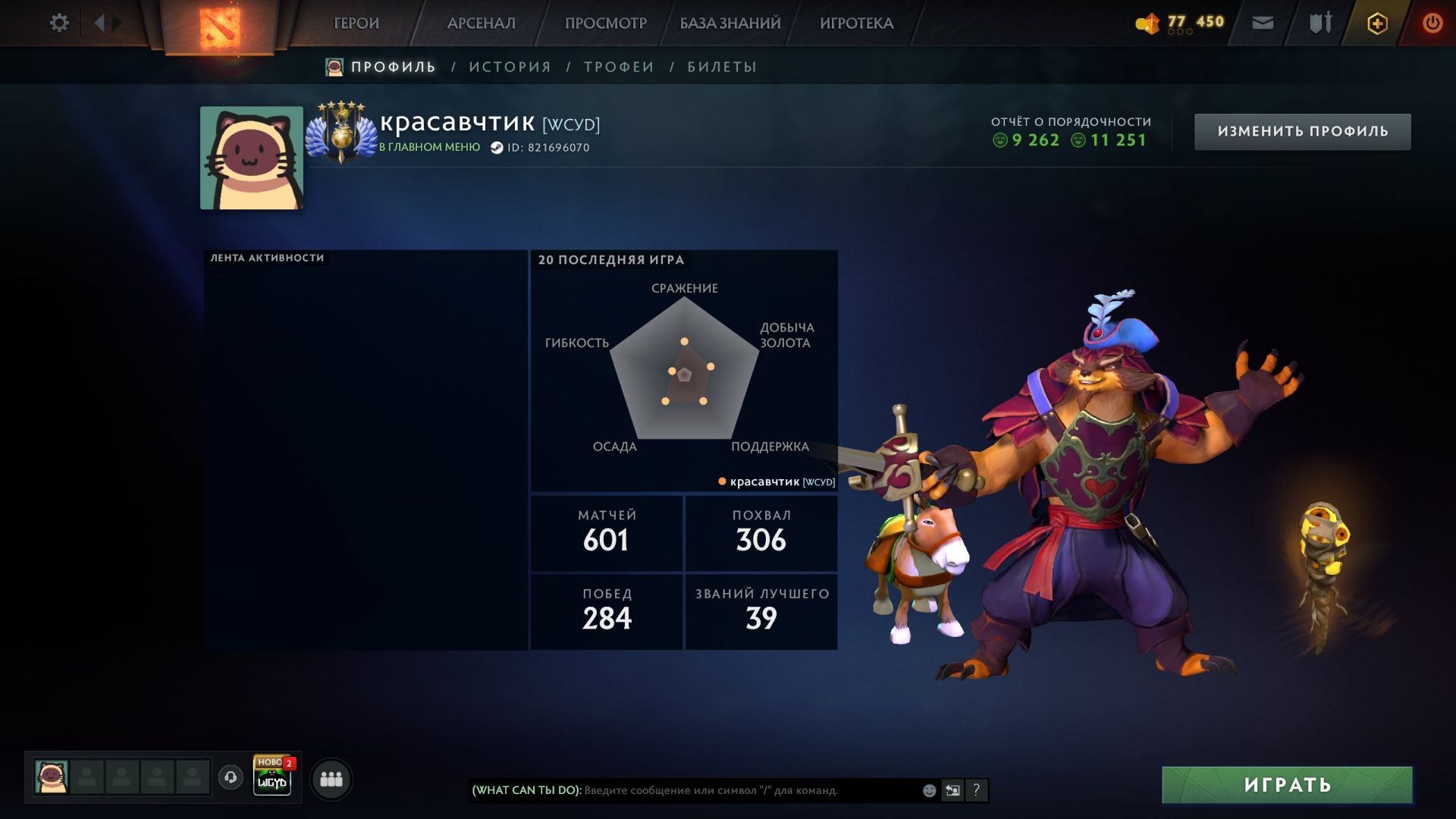The image size is (1456, 819).
Task: Open the АРСЕНАЛ menu
Action: (x=481, y=24)
